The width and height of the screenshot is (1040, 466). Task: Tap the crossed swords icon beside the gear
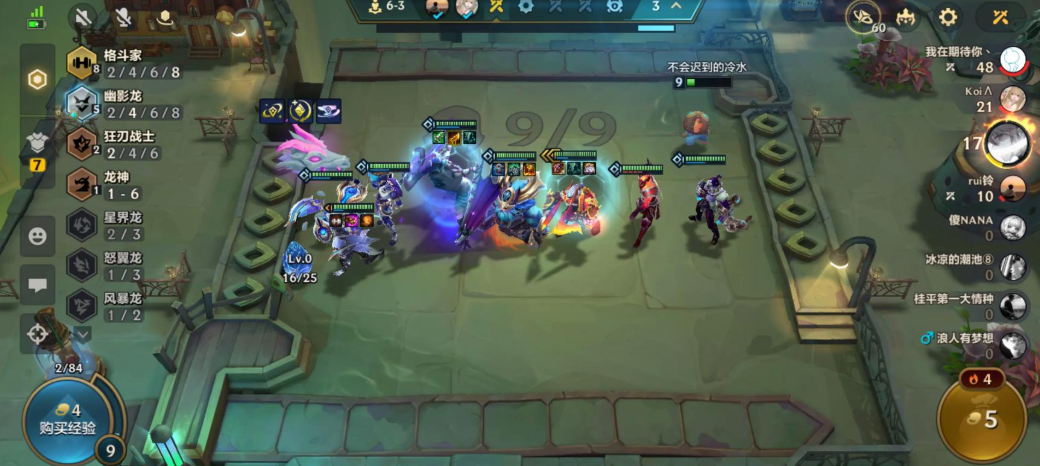(1001, 17)
